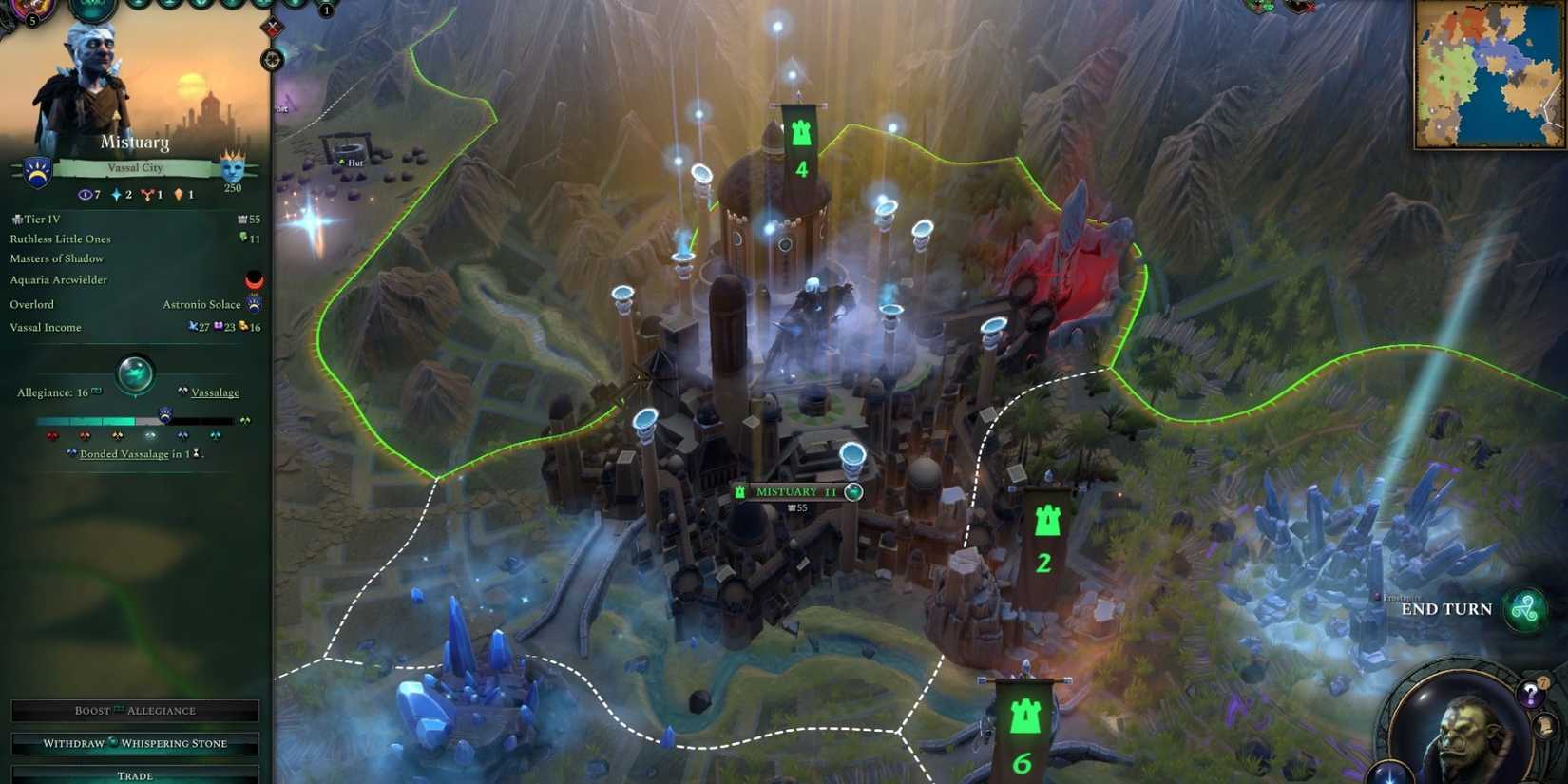Open the Bonded Vassalage link
This screenshot has height=784, width=1568.
[x=124, y=454]
